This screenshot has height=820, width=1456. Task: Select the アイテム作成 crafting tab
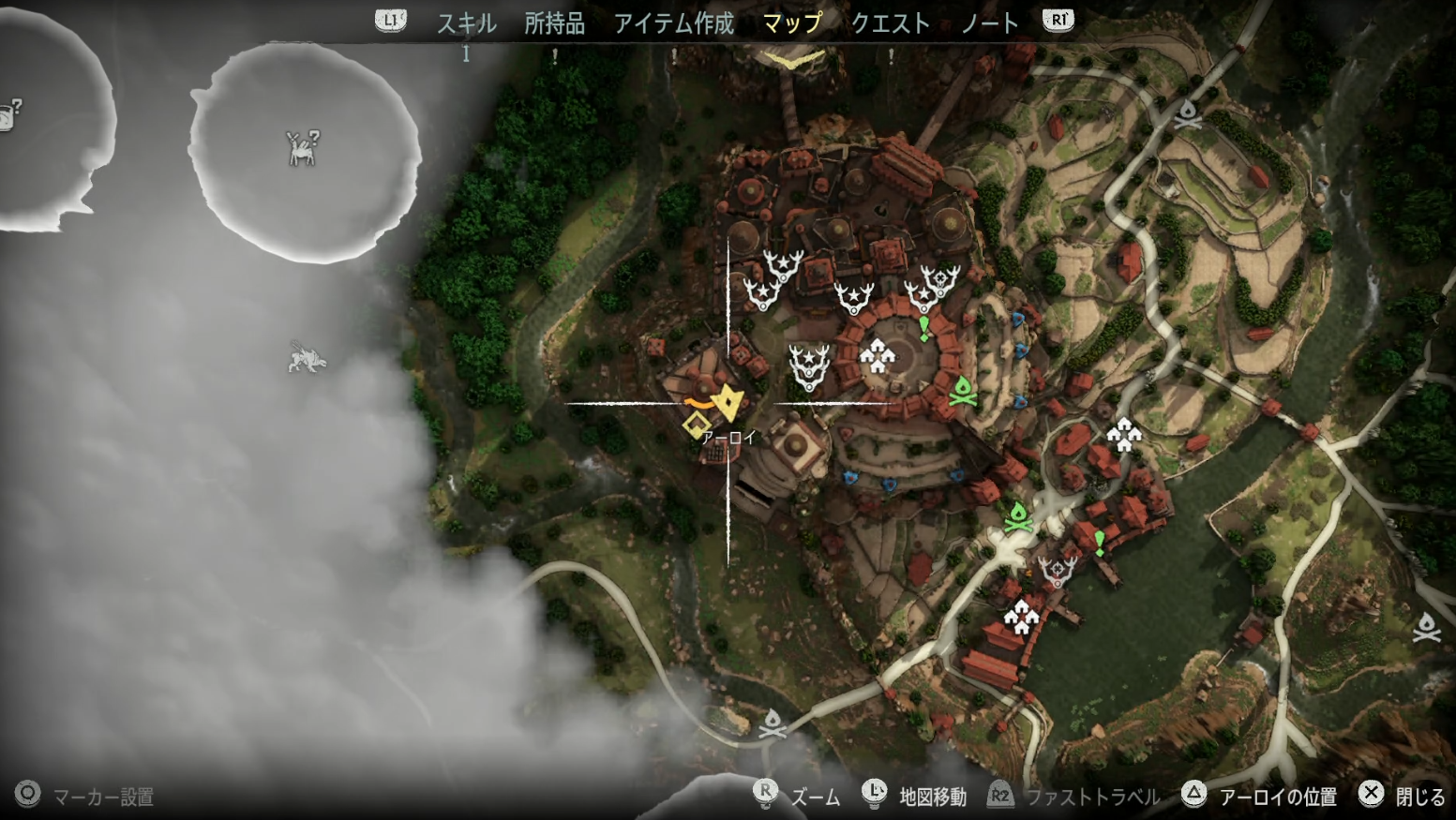tap(673, 22)
